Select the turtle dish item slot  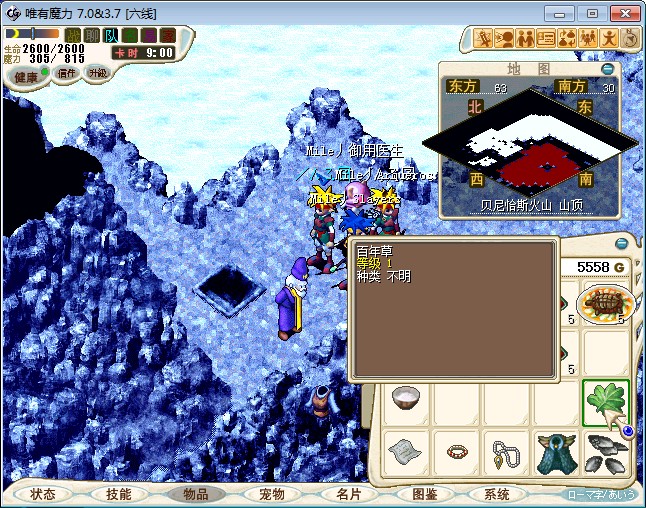605,303
